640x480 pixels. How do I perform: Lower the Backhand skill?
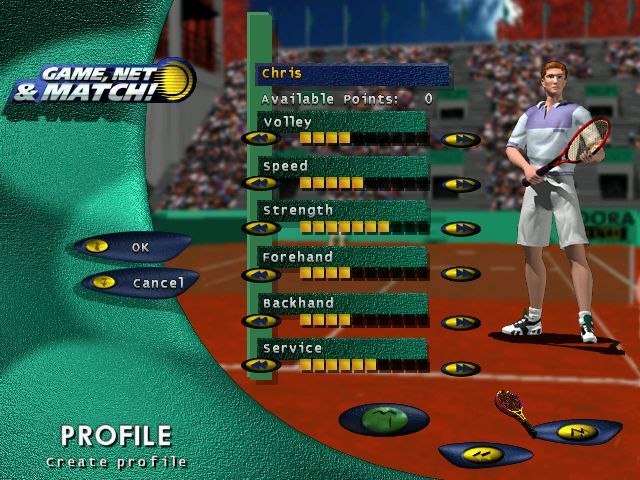pyautogui.click(x=261, y=321)
